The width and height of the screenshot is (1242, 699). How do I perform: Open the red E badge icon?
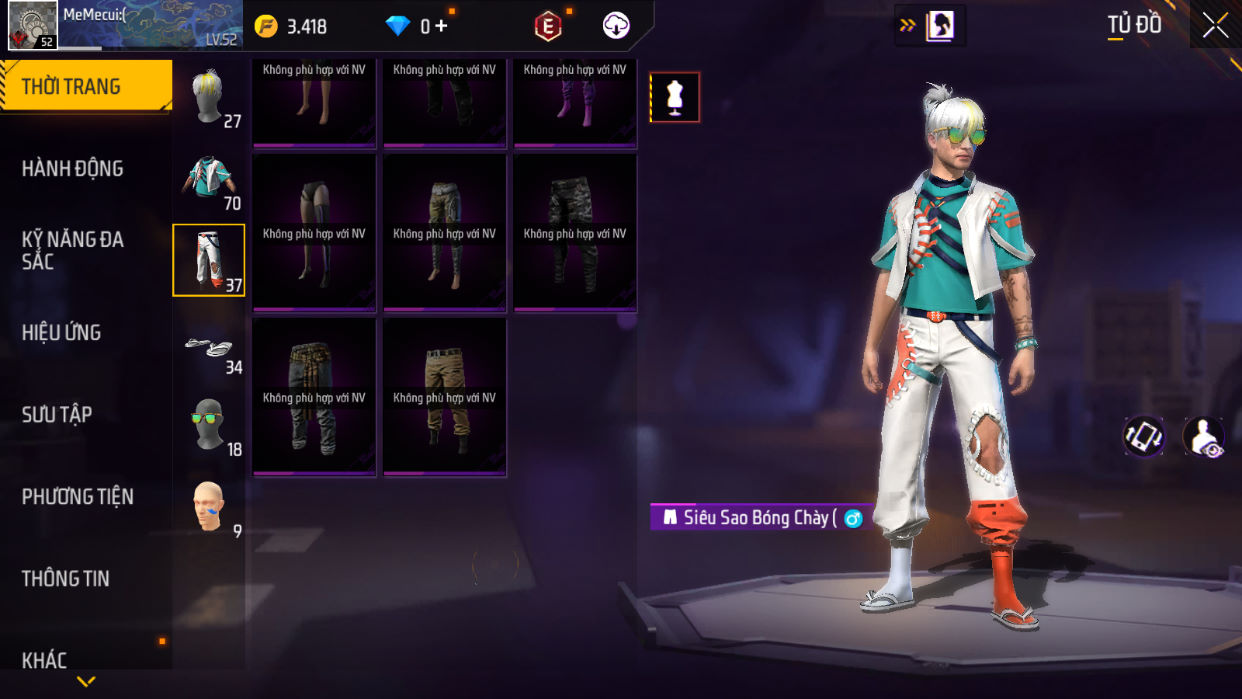pyautogui.click(x=548, y=27)
